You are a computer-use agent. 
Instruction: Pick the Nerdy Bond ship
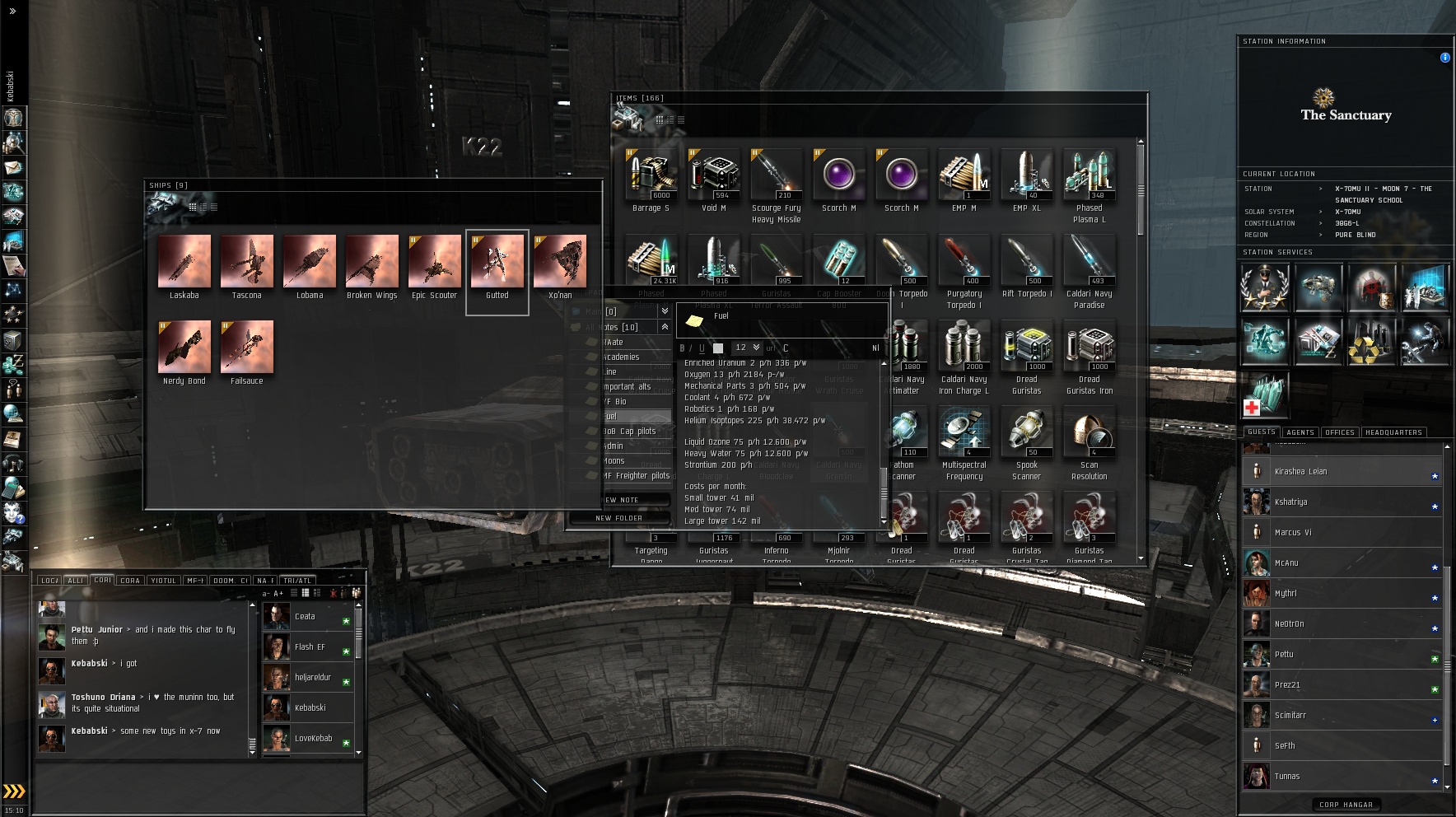point(184,348)
